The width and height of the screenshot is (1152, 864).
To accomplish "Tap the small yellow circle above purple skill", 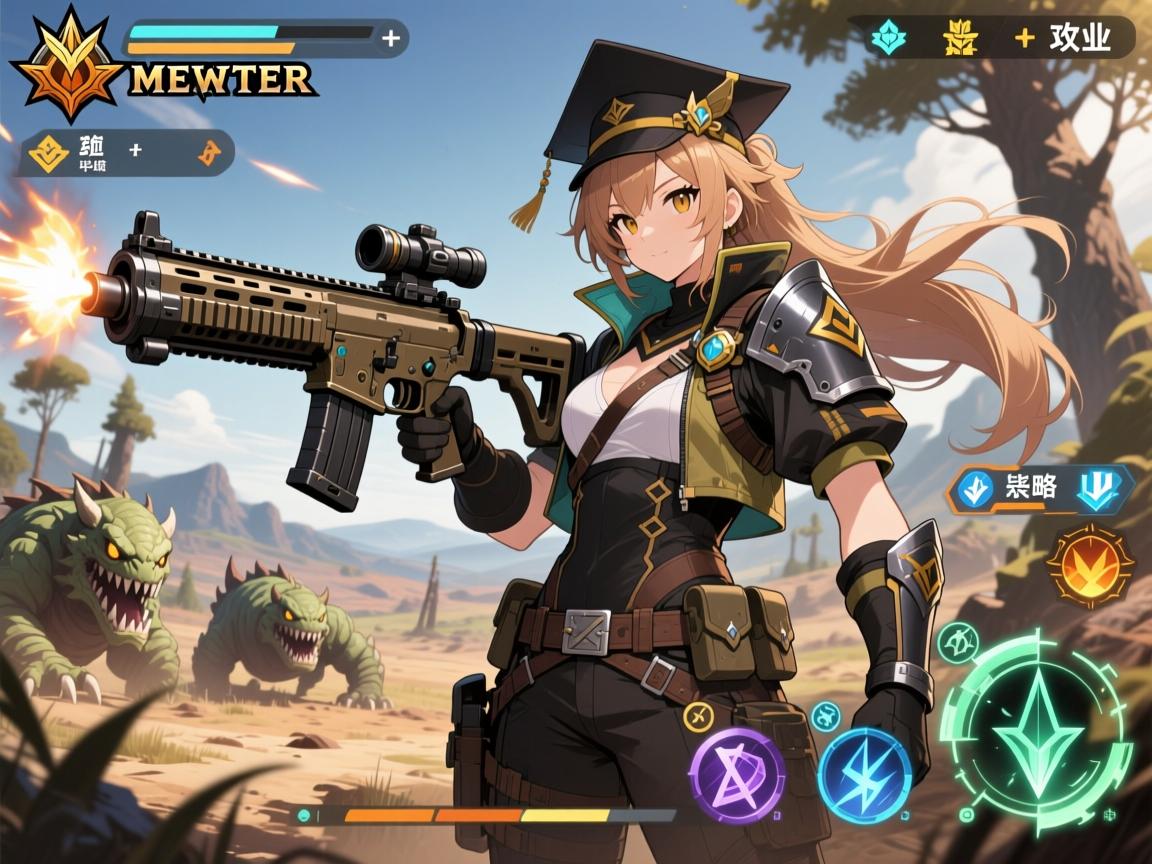I will click(697, 714).
